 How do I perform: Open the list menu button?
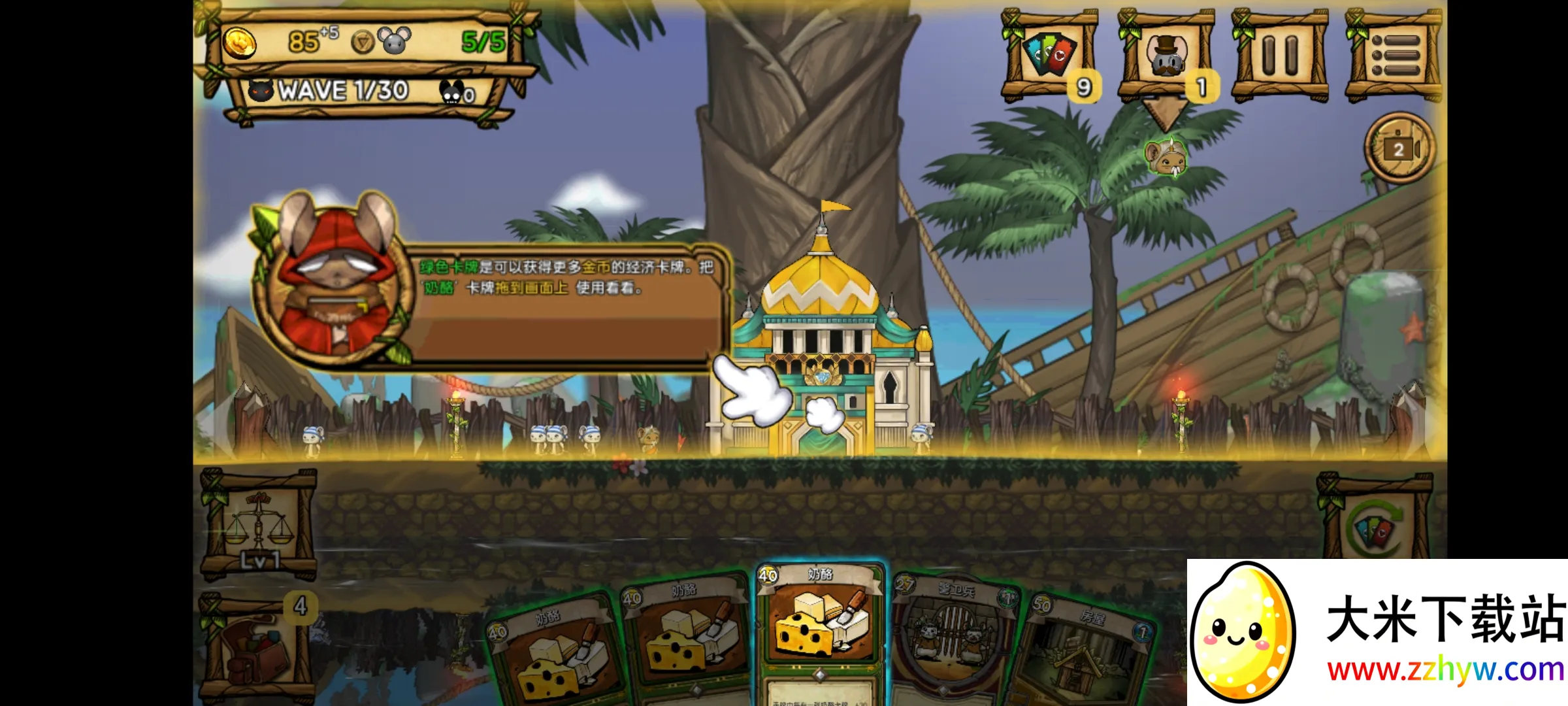coord(1393,55)
